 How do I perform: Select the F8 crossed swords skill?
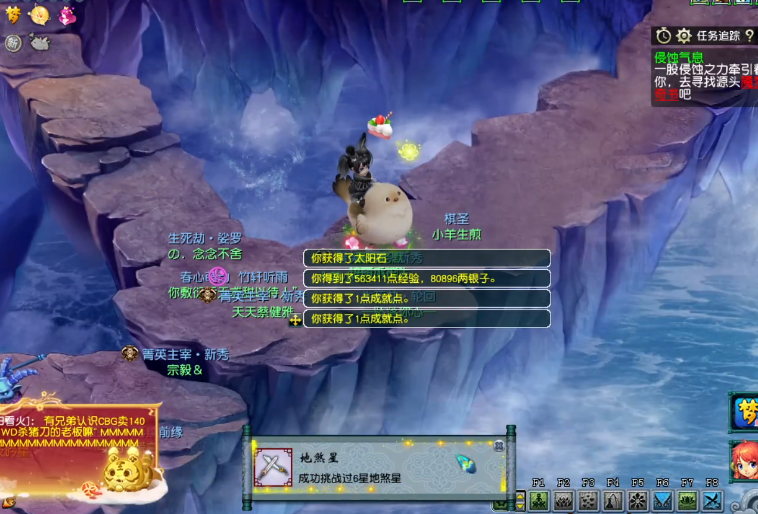(712, 500)
